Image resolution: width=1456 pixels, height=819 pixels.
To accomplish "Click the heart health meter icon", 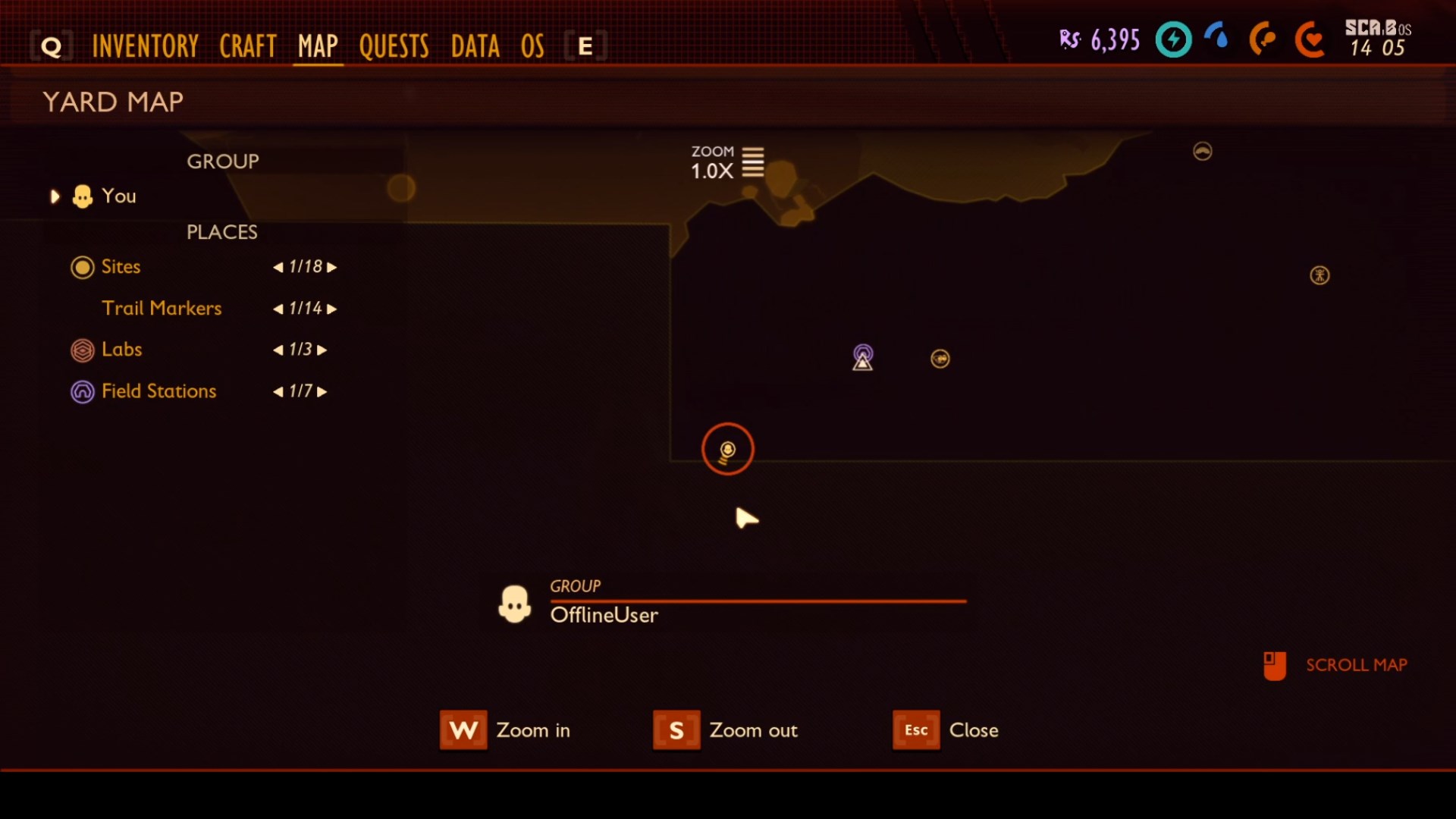I will [1310, 39].
